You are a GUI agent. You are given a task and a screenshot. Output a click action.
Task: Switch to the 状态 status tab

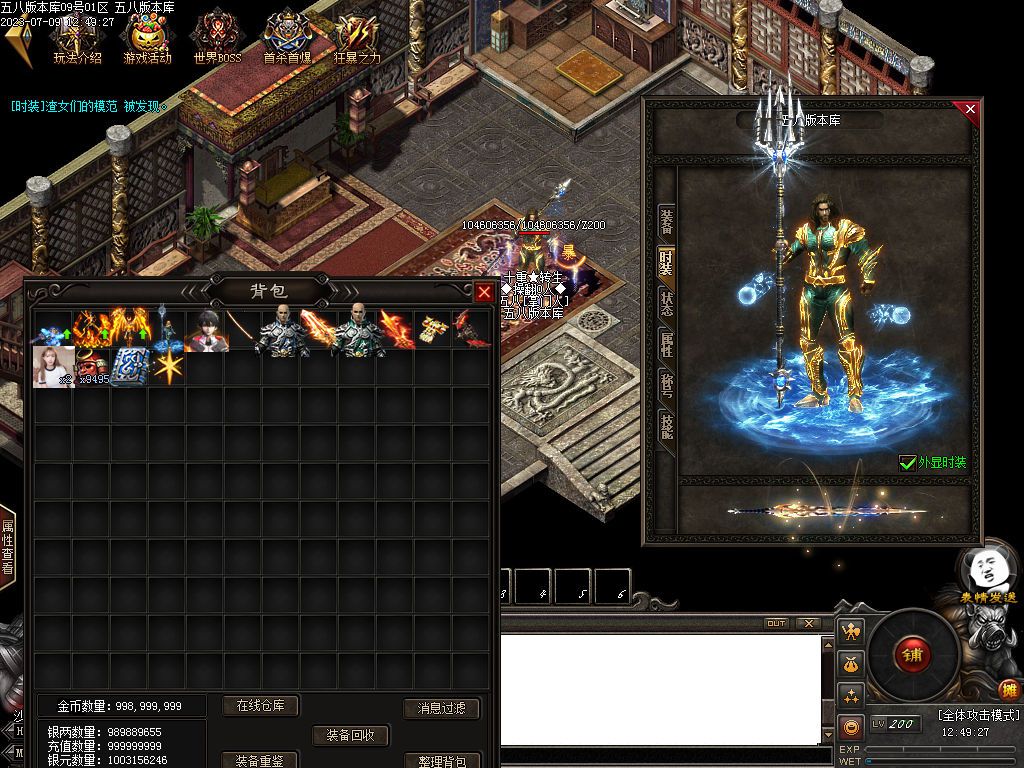pos(665,303)
